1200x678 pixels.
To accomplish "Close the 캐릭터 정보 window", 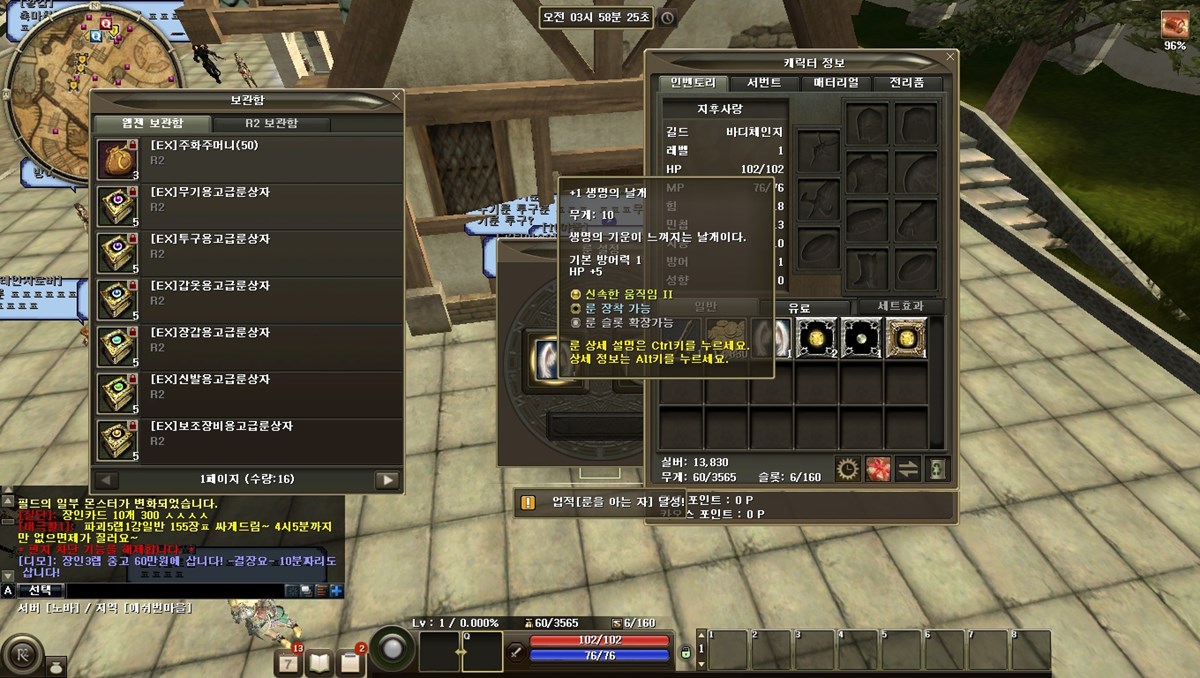I will [949, 58].
